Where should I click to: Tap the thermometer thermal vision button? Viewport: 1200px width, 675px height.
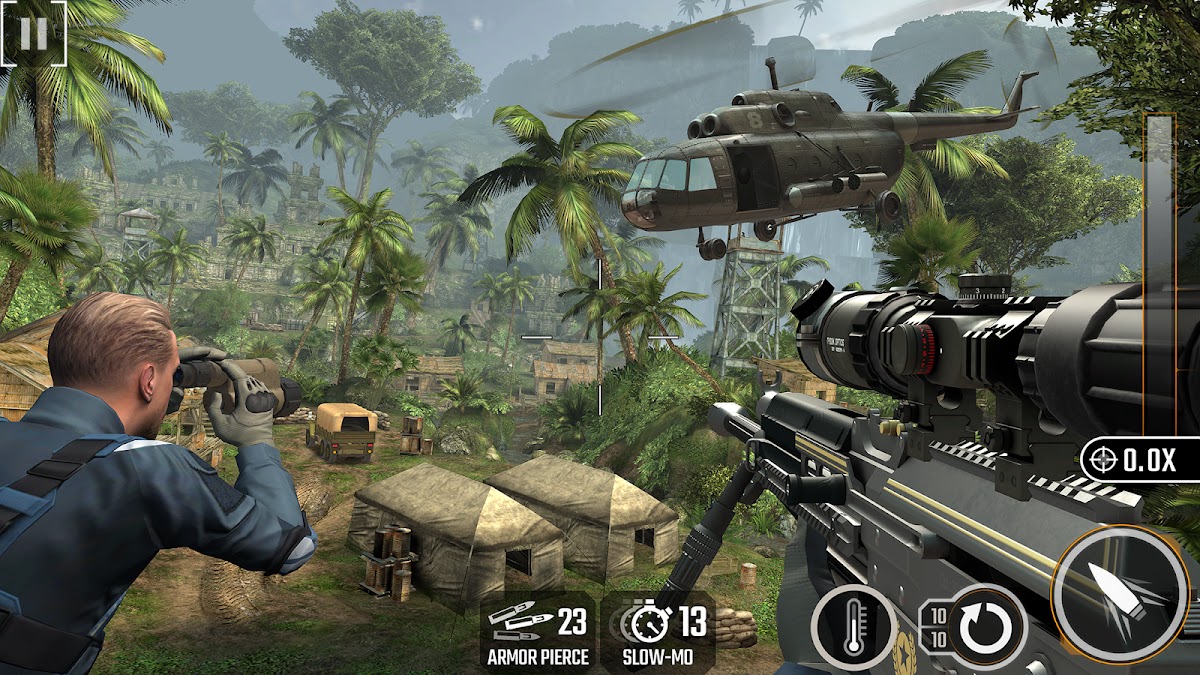pyautogui.click(x=853, y=627)
